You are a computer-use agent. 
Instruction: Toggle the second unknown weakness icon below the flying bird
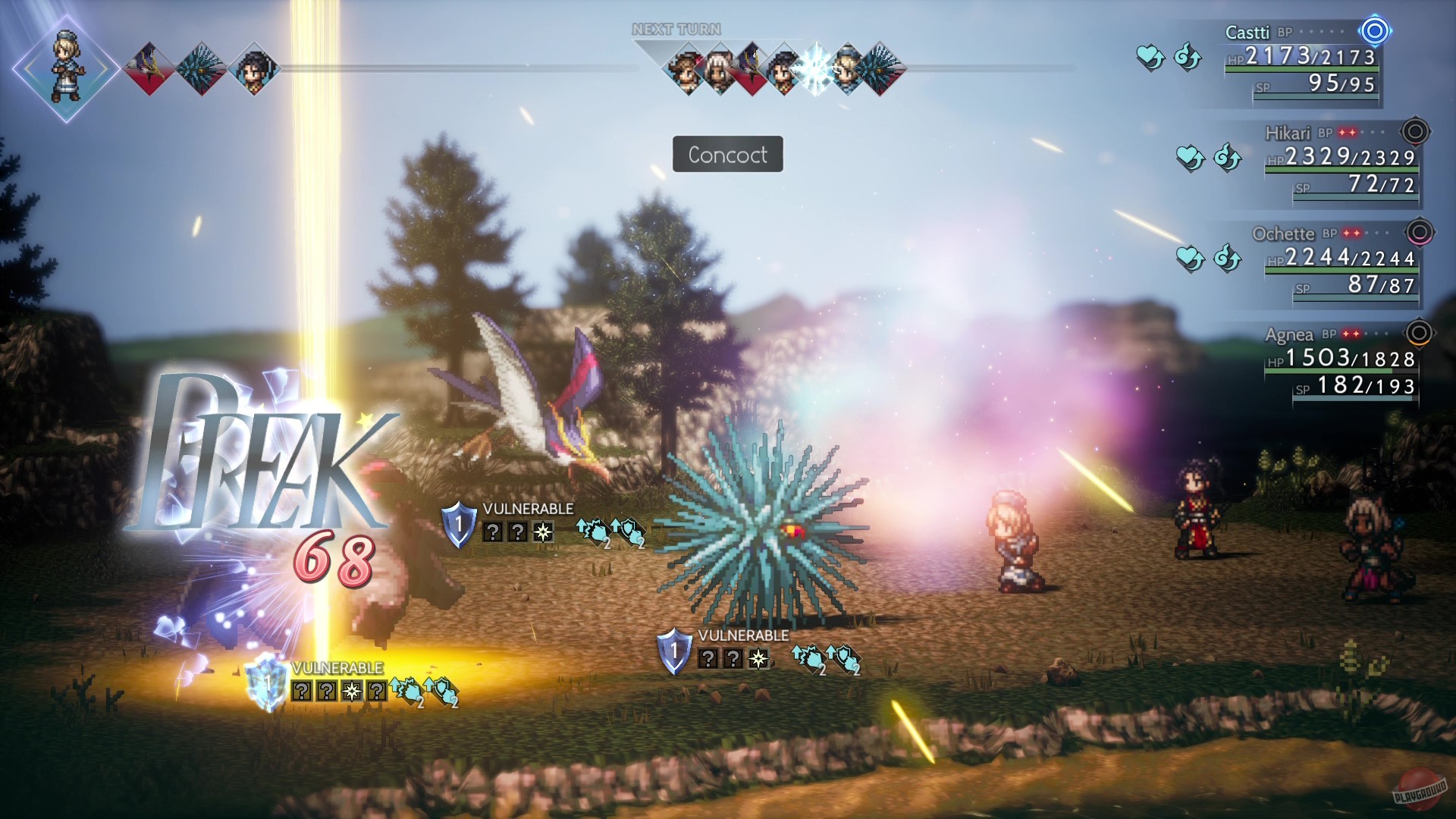point(517,532)
